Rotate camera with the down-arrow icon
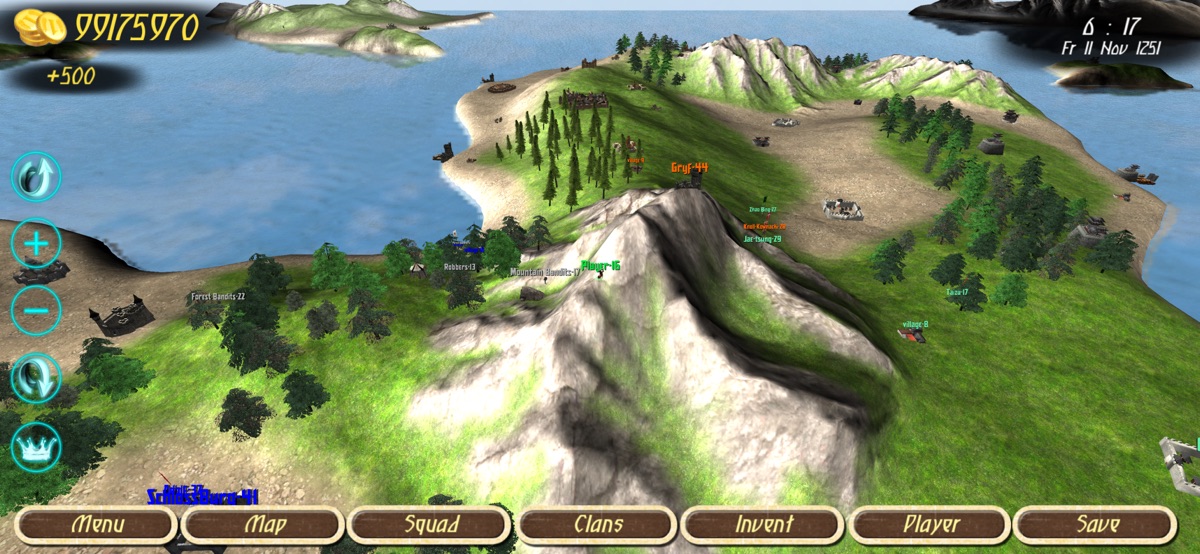Image resolution: width=1200 pixels, height=554 pixels. coord(36,378)
